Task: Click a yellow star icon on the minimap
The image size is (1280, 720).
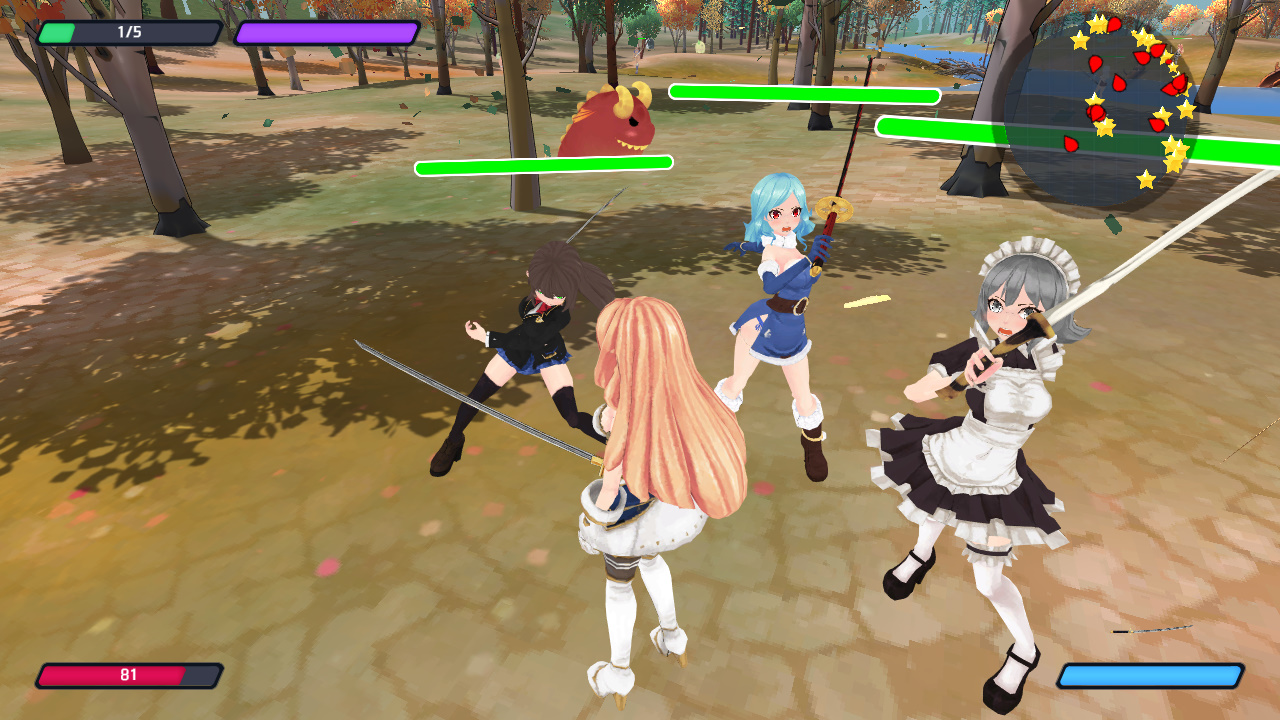Action: coord(1079,42)
